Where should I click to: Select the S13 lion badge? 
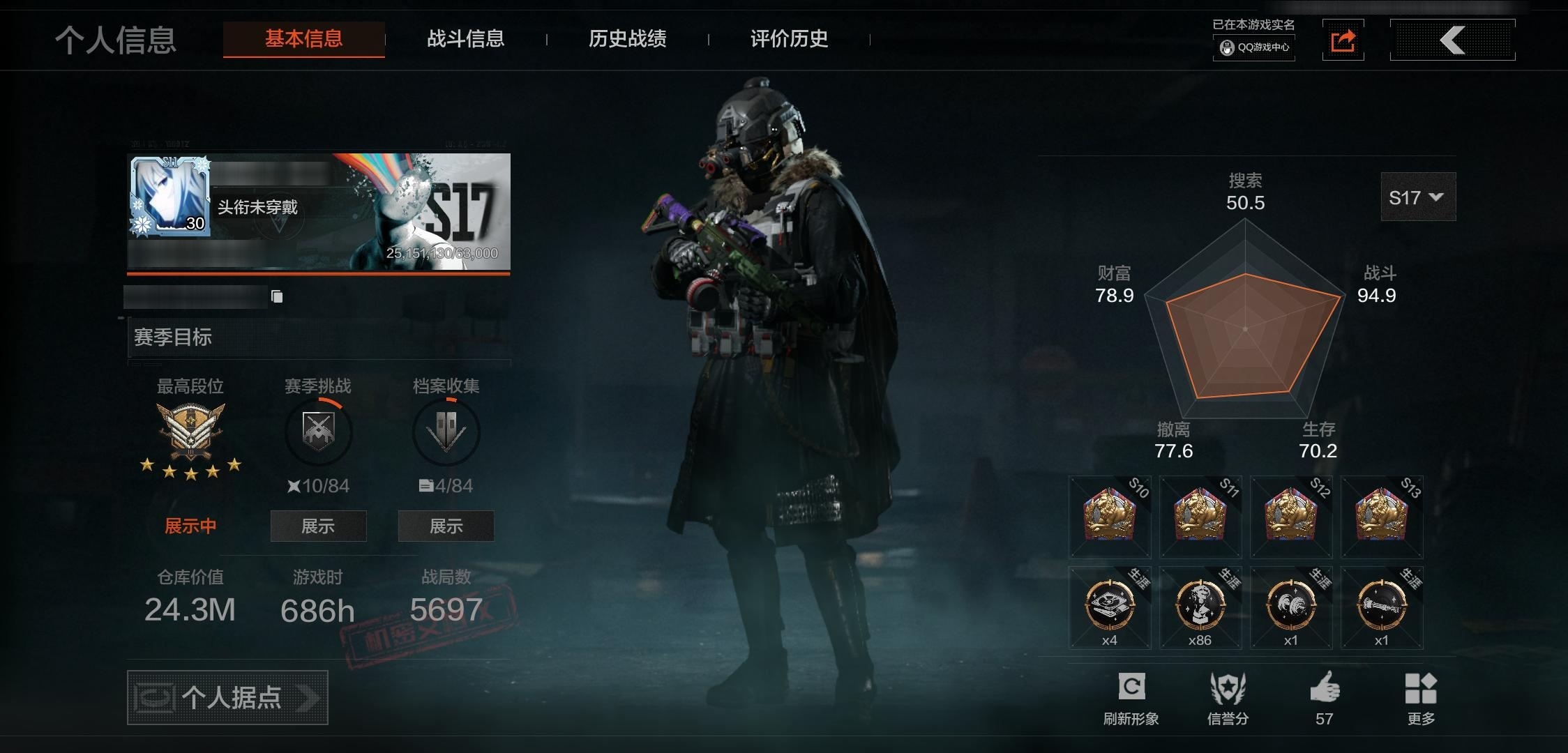[x=1382, y=517]
